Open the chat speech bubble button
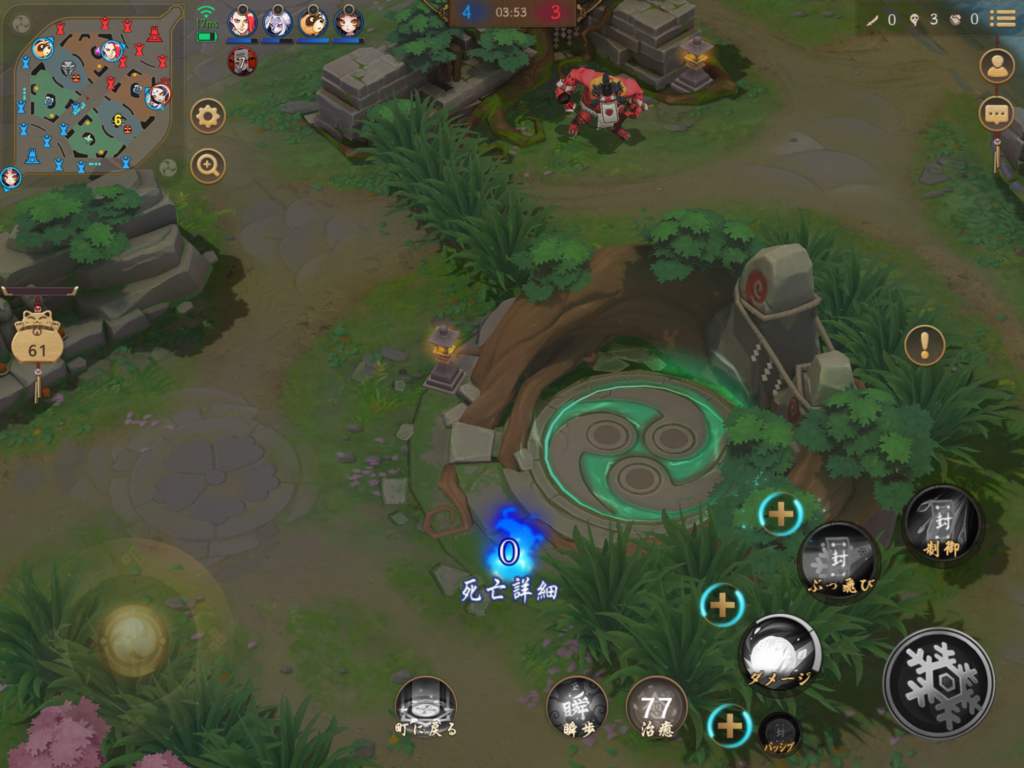The width and height of the screenshot is (1024, 768). 996,113
